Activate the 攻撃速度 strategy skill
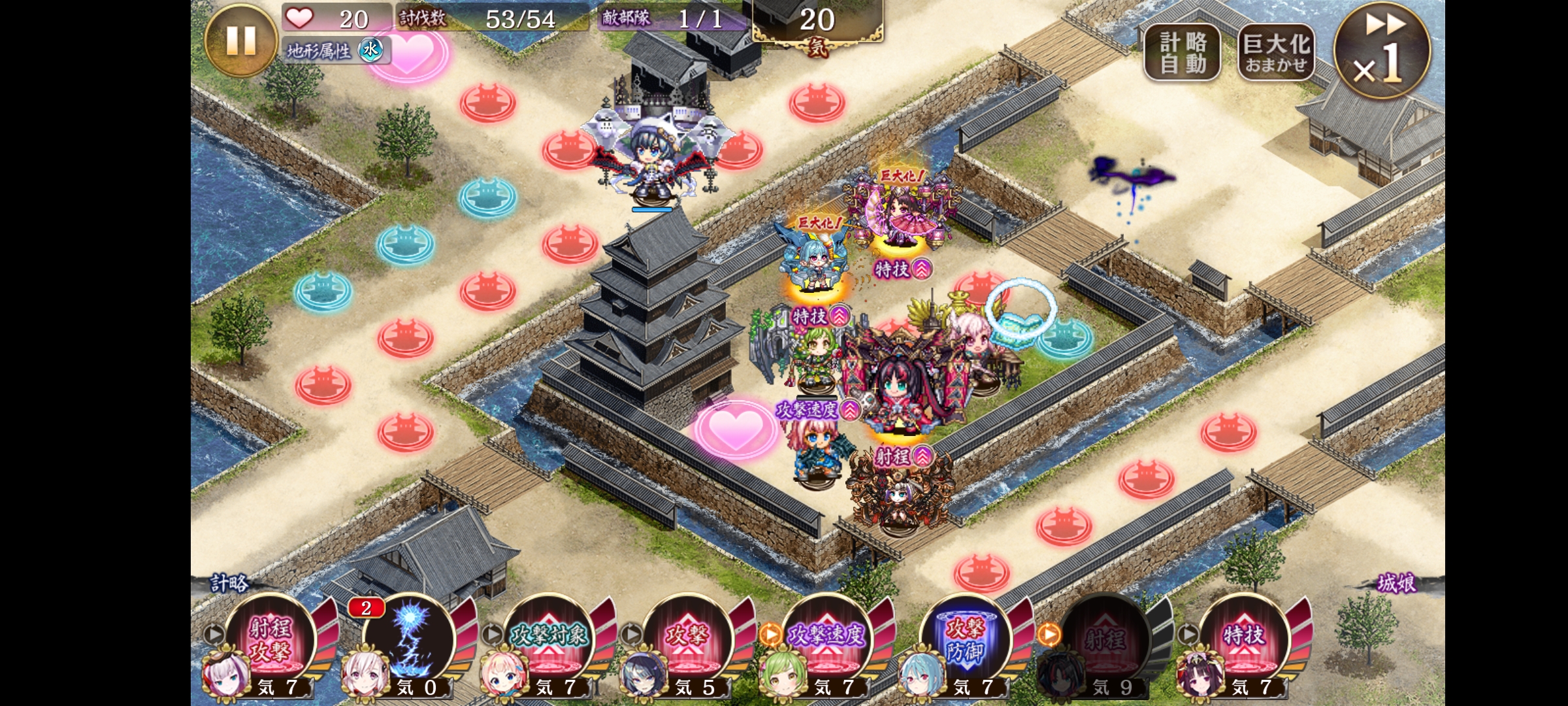The image size is (1568, 706). [x=827, y=639]
